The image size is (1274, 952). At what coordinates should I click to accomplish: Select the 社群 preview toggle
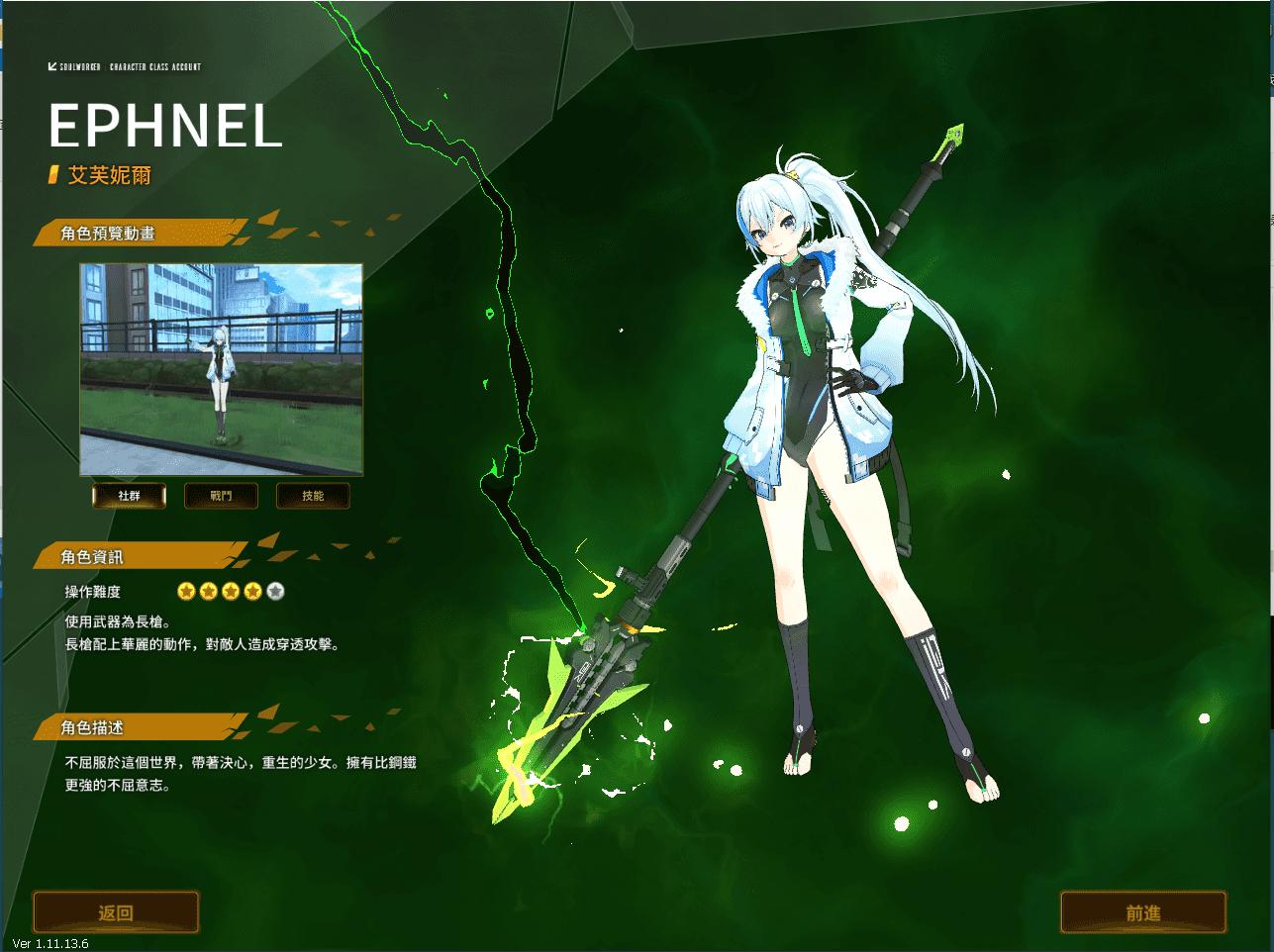[129, 496]
